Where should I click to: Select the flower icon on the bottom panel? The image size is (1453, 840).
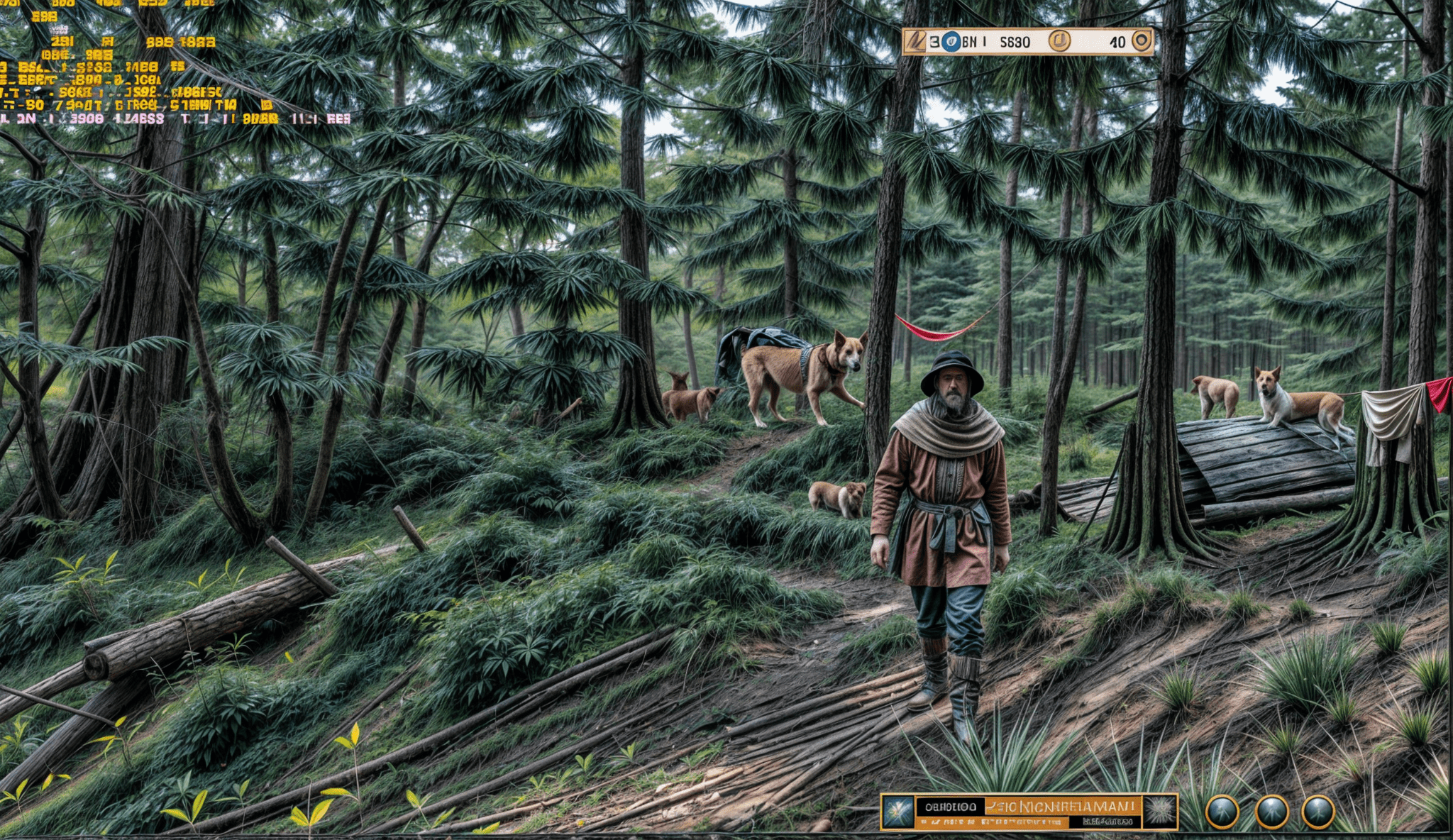[897, 812]
